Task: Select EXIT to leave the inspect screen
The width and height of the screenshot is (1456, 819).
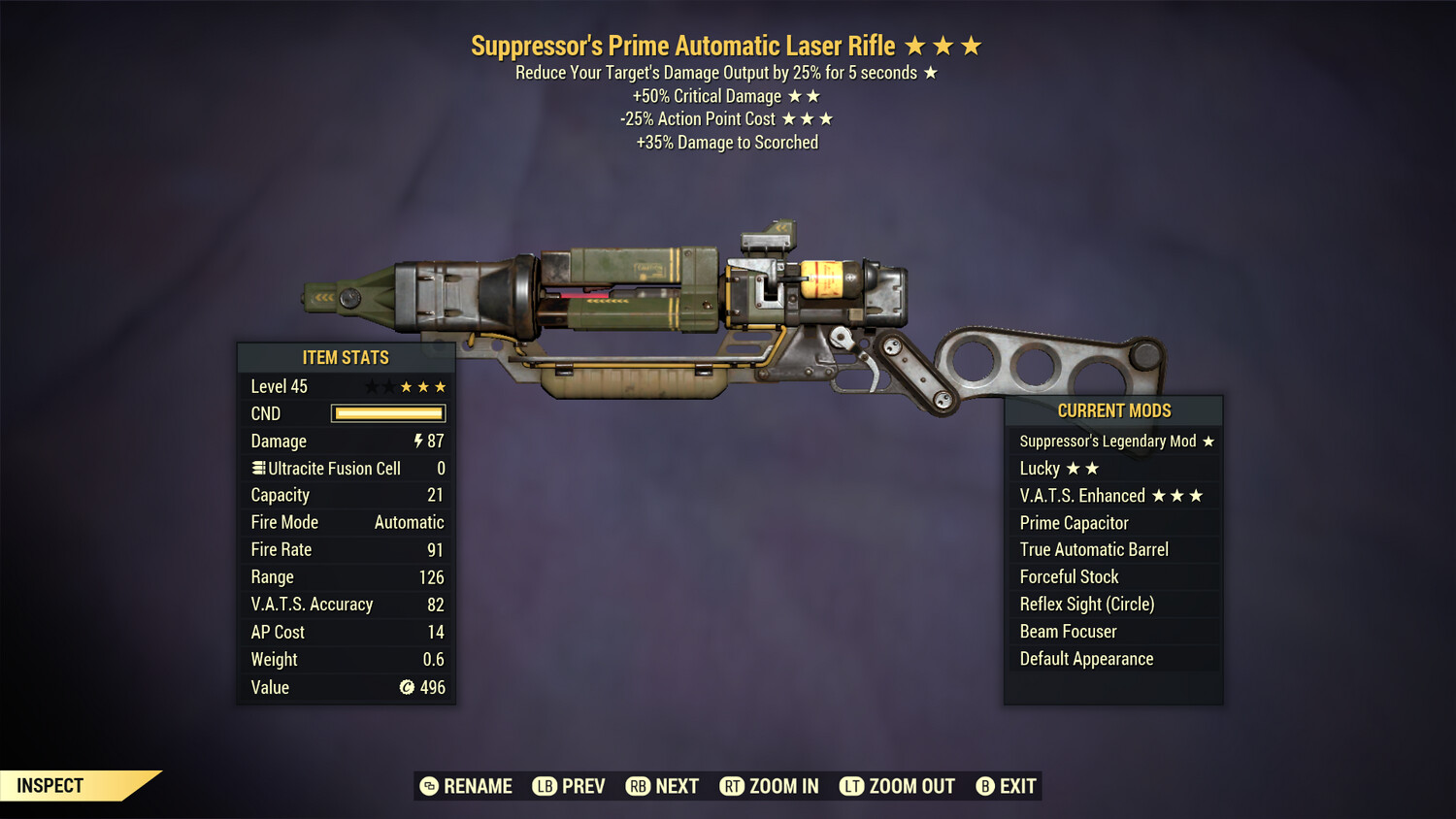Action: [1016, 786]
